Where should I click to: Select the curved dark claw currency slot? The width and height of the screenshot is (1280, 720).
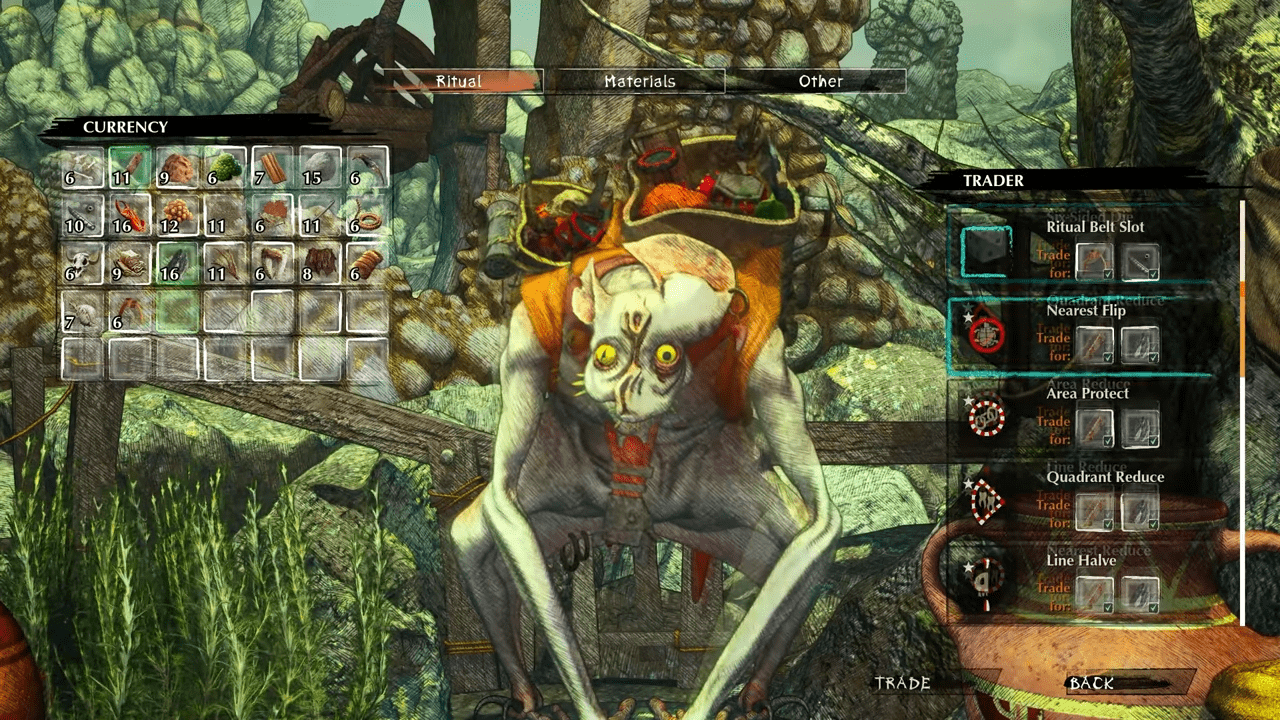click(369, 167)
